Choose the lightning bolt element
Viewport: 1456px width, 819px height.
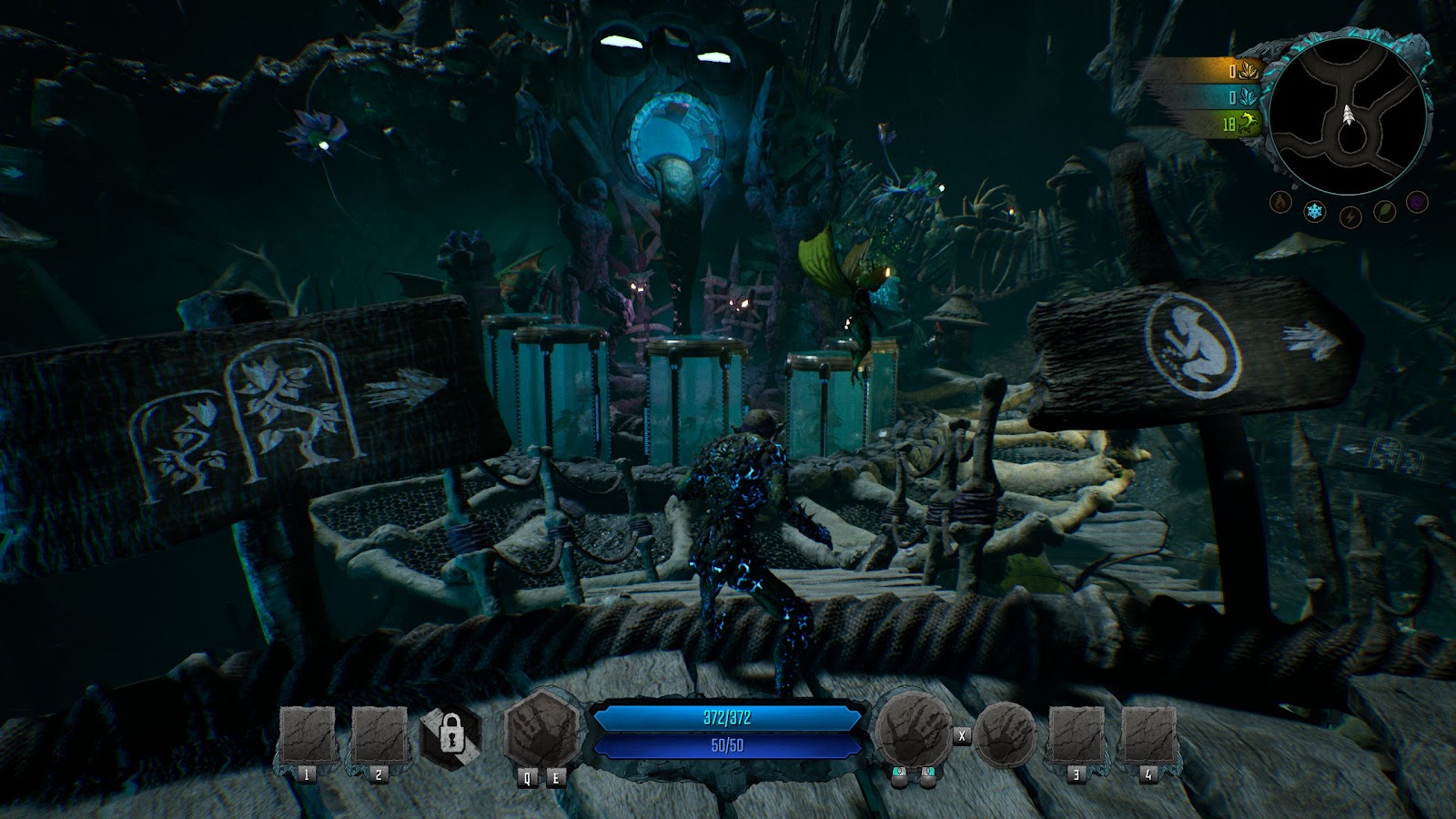[1350, 217]
